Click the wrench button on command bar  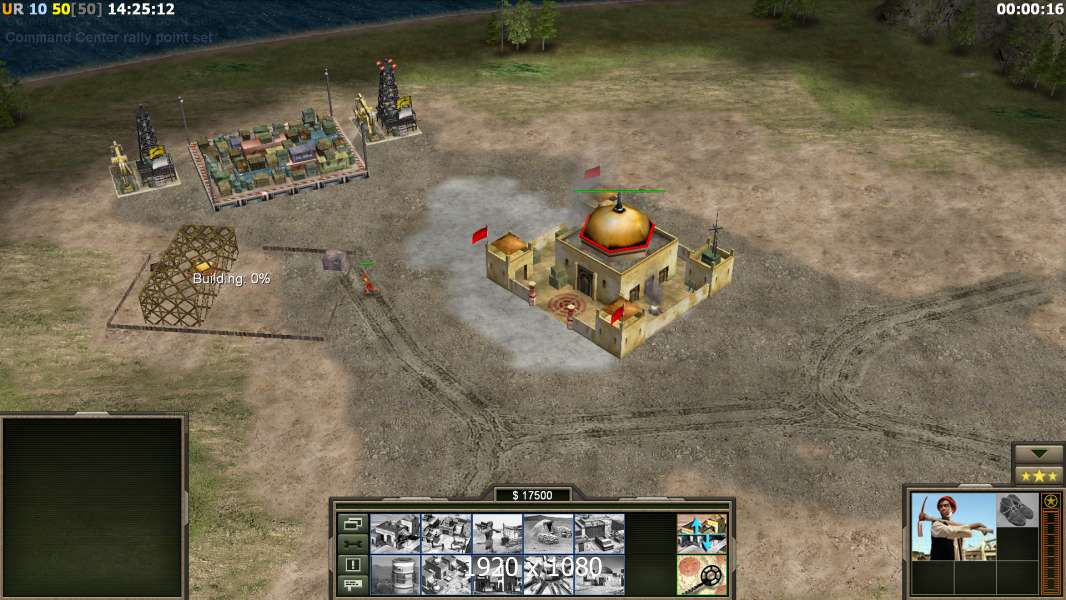pos(352,544)
